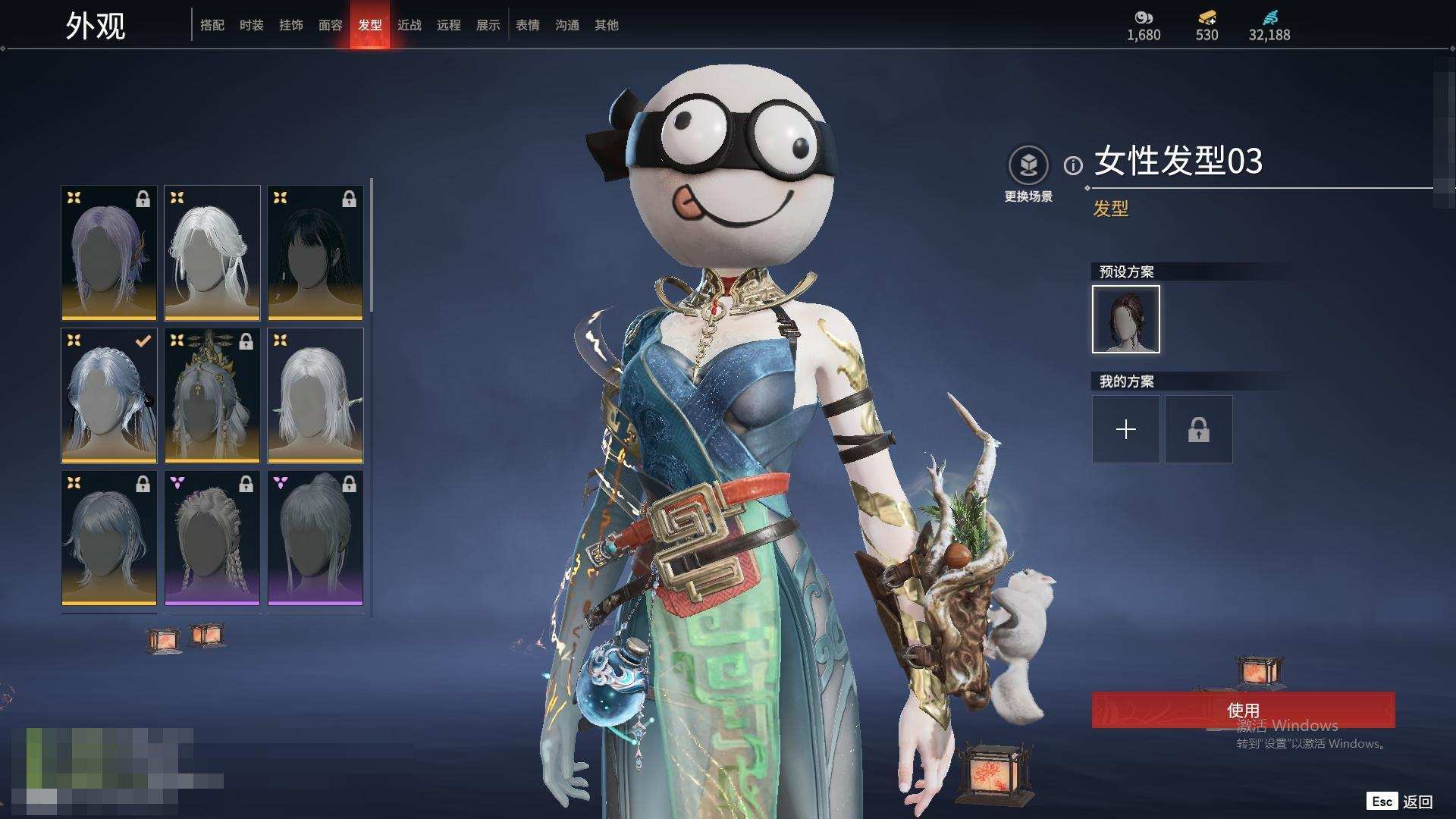Select the 挂饰 accessories tab
The height and width of the screenshot is (819, 1456).
pos(291,25)
